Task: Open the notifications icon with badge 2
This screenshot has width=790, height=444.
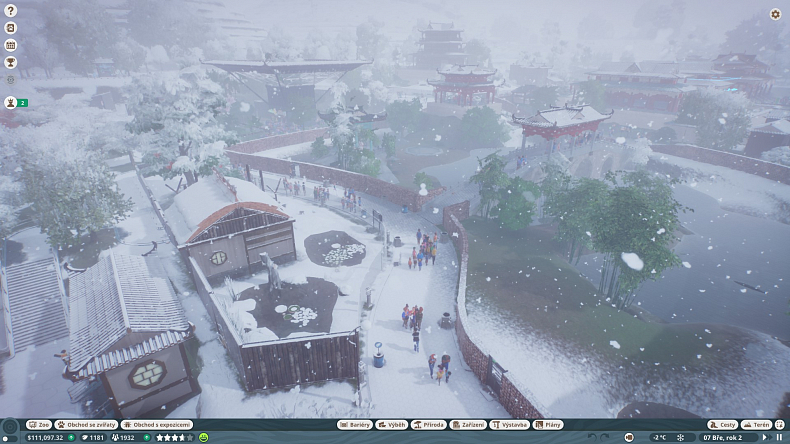Action: [12, 102]
